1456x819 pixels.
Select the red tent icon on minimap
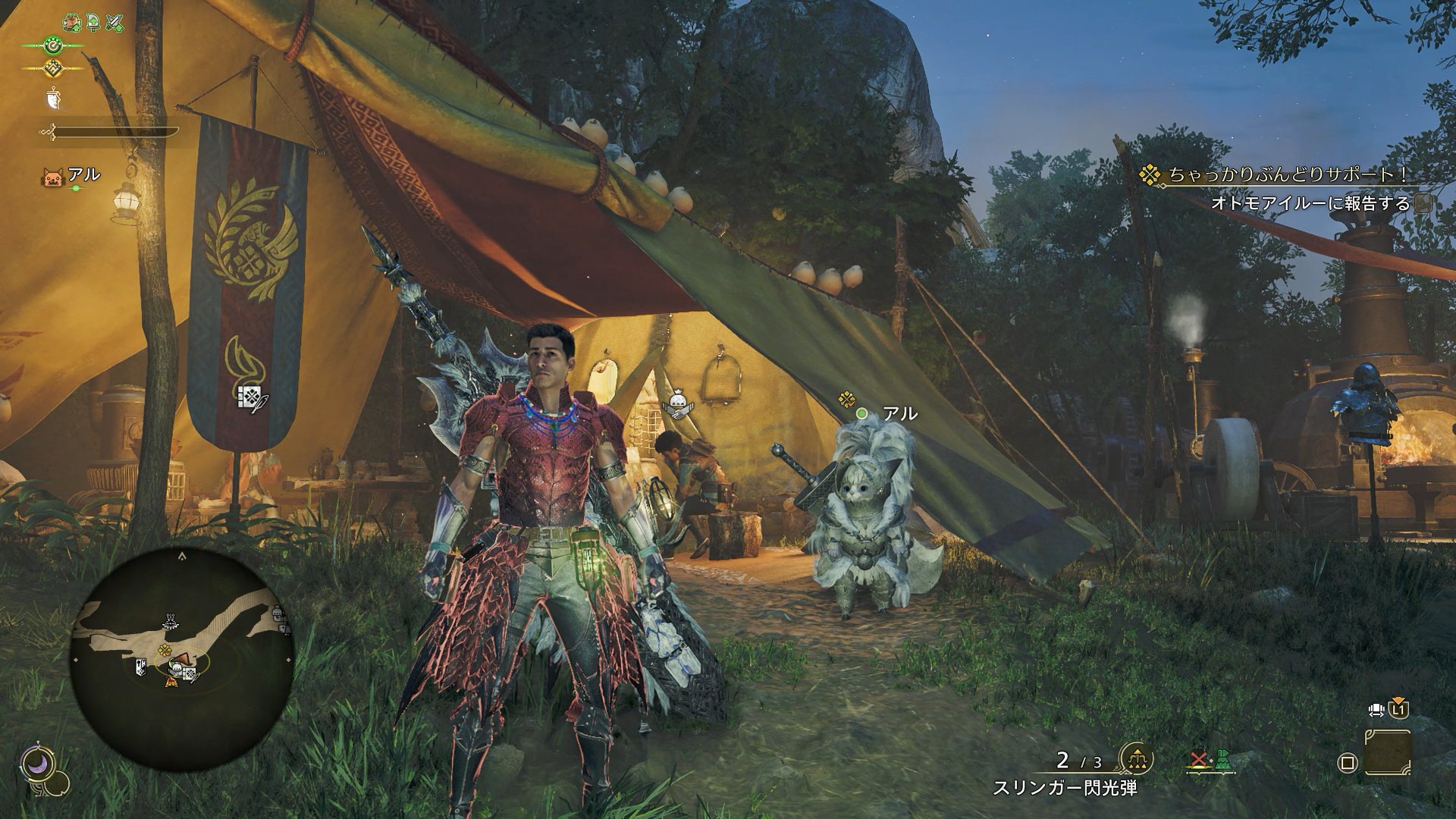[173, 681]
